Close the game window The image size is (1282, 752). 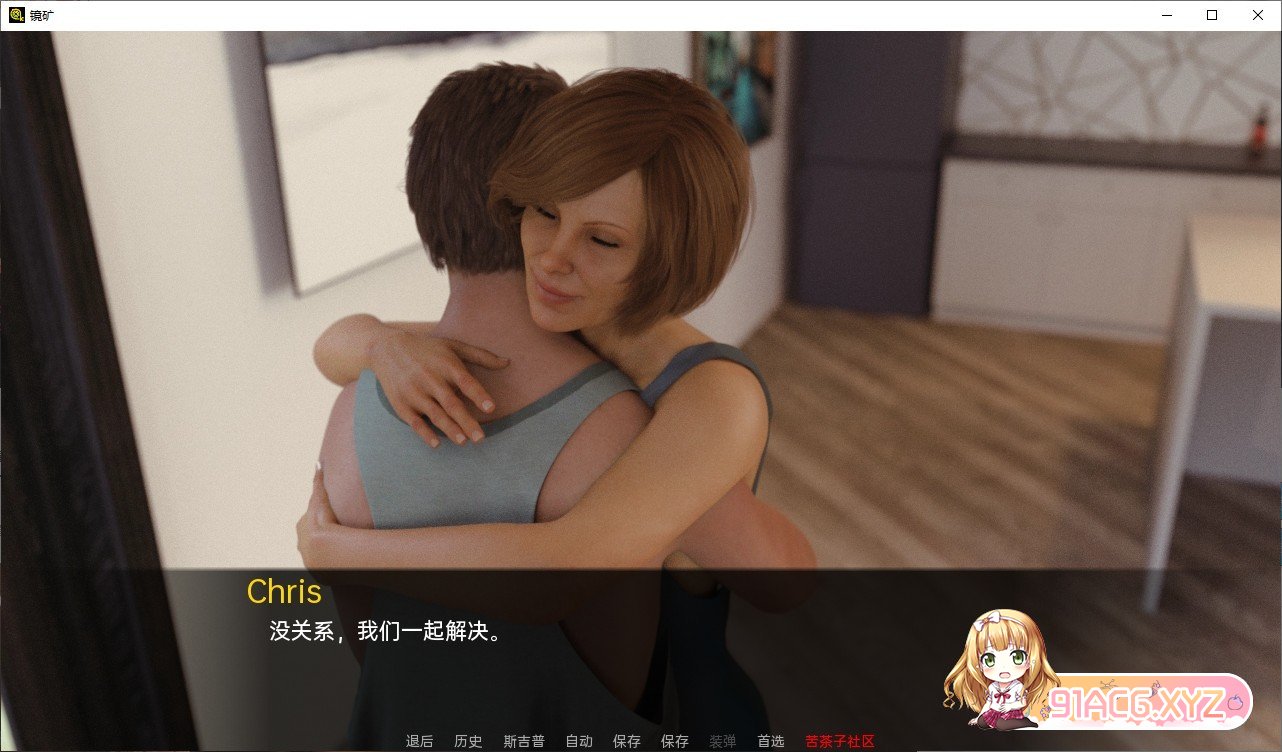click(x=1258, y=15)
